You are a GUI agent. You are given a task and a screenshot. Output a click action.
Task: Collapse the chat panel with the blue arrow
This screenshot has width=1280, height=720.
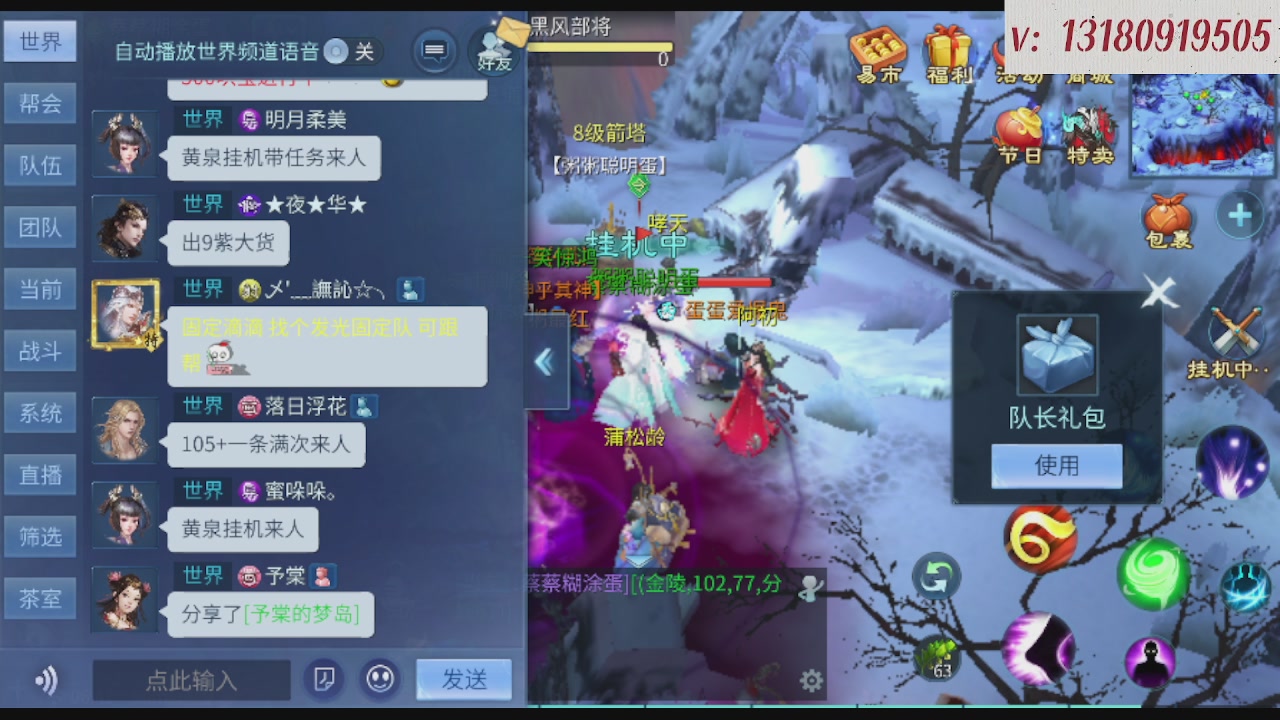(x=546, y=363)
